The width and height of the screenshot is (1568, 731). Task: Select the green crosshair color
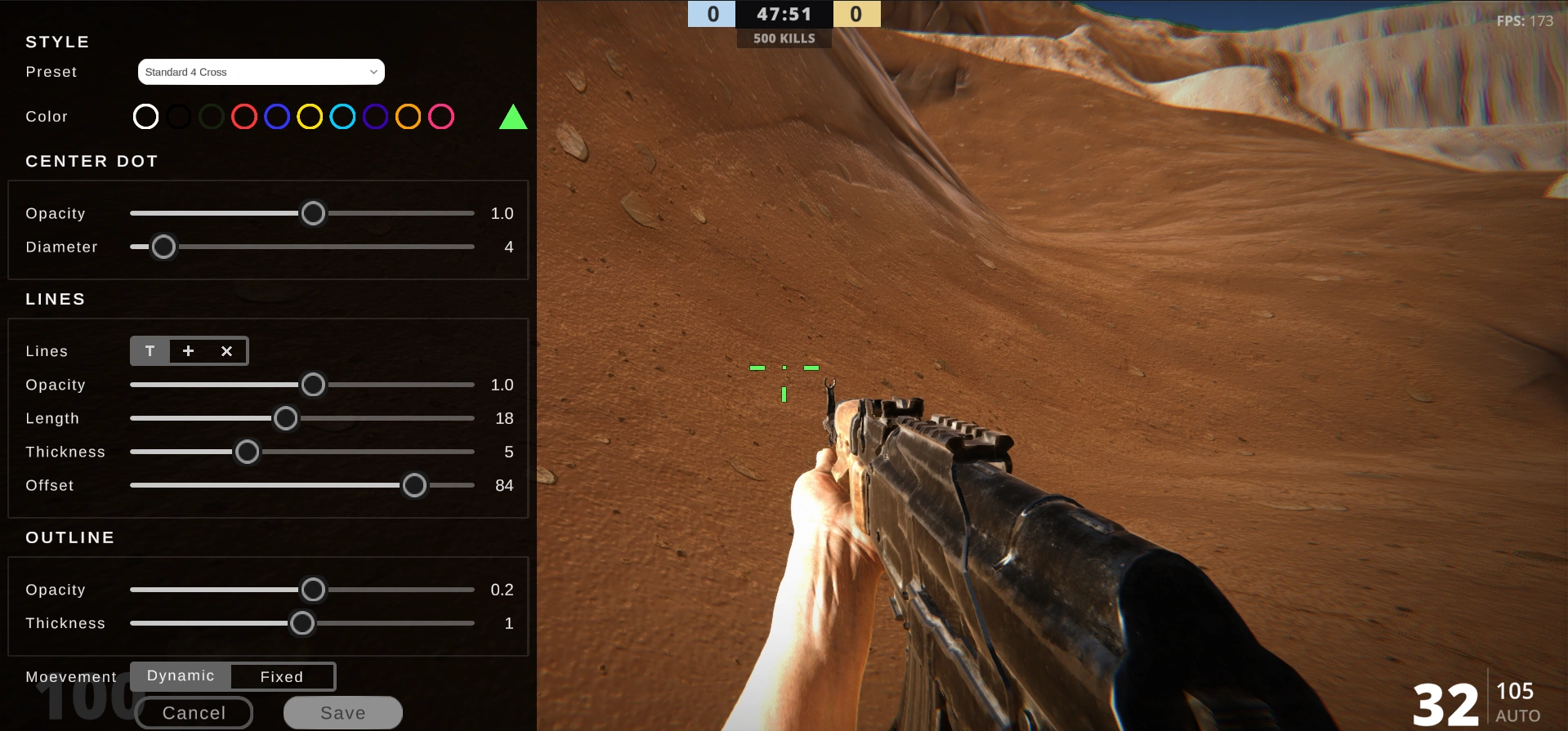click(x=211, y=116)
